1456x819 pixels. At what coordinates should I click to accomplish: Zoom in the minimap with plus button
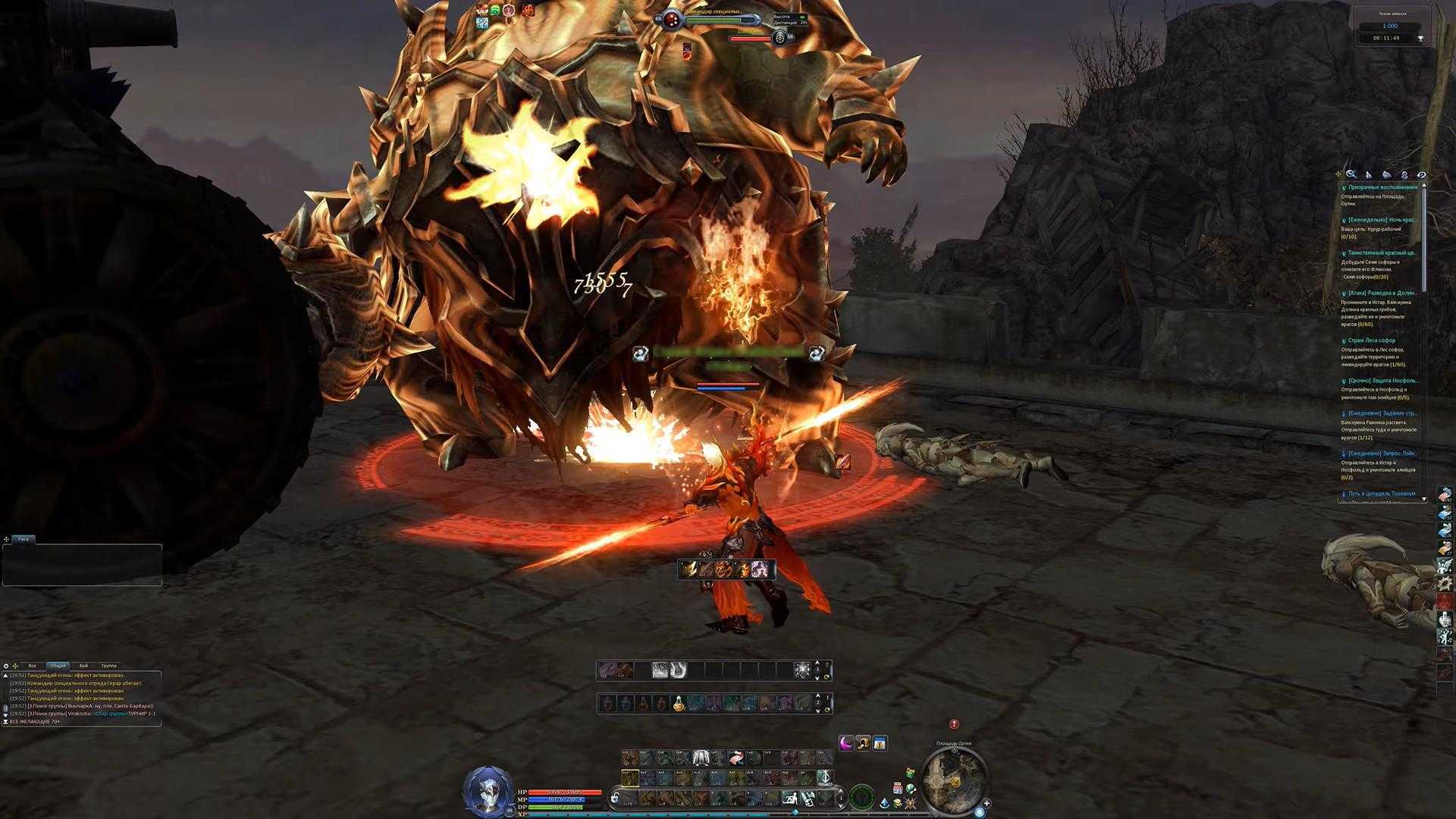[987, 803]
